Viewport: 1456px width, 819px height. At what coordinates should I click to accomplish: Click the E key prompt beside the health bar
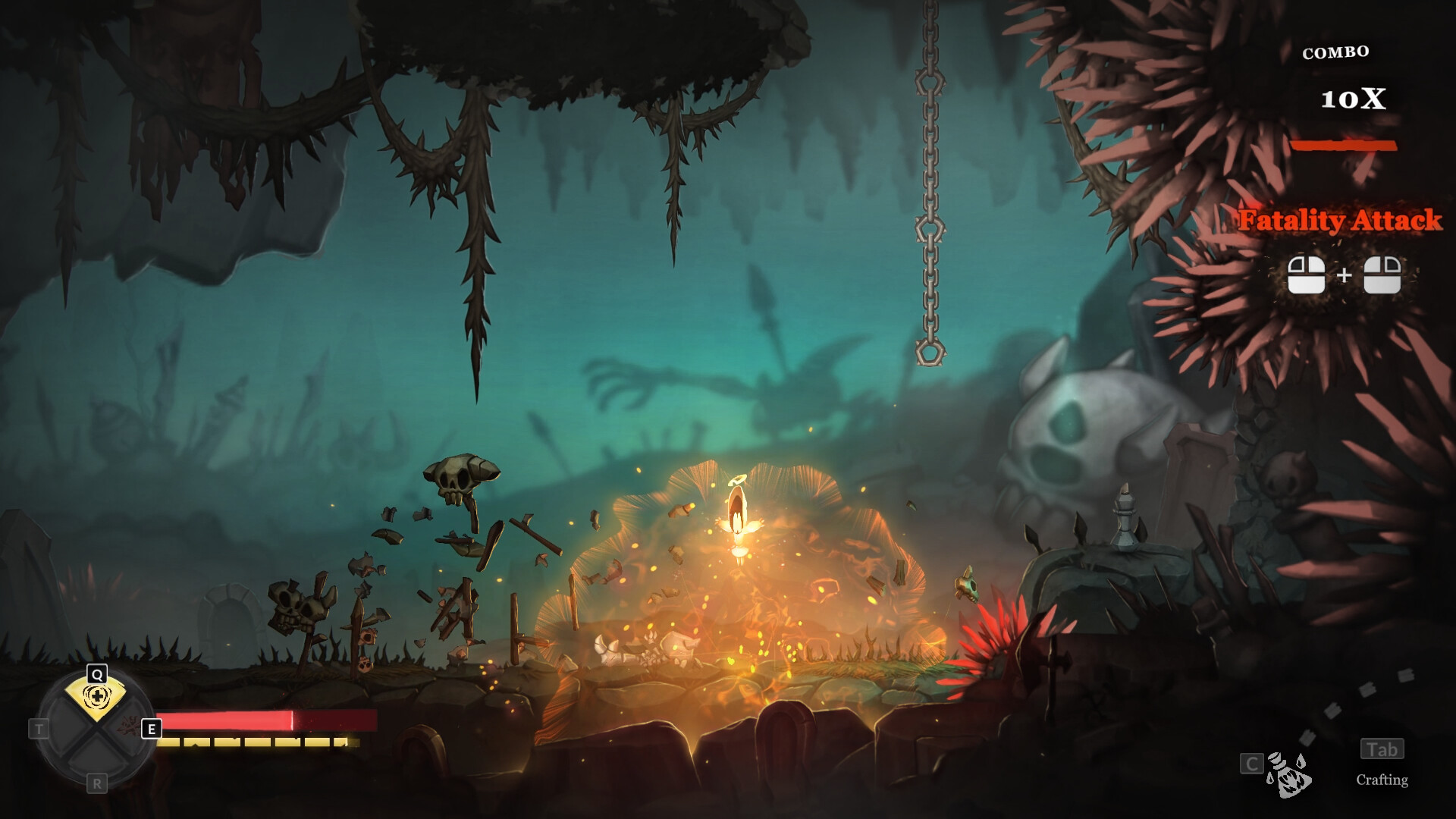pos(152,730)
